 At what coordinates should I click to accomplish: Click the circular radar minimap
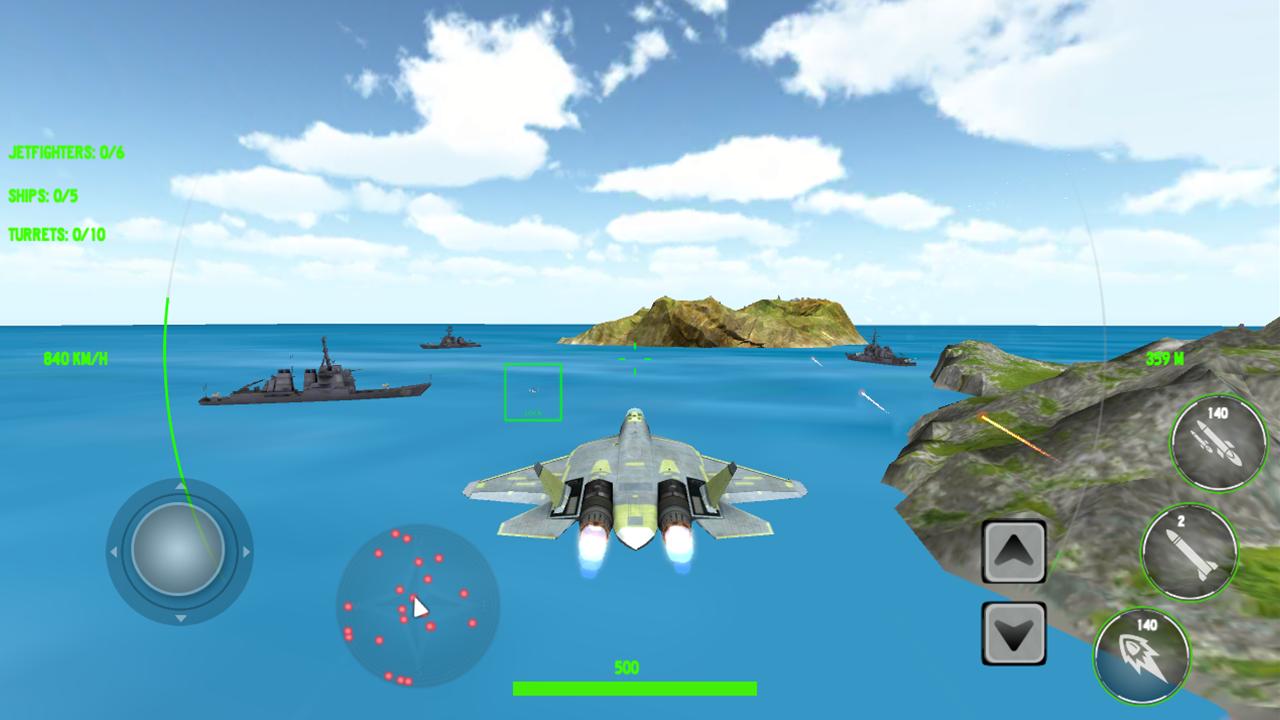418,606
